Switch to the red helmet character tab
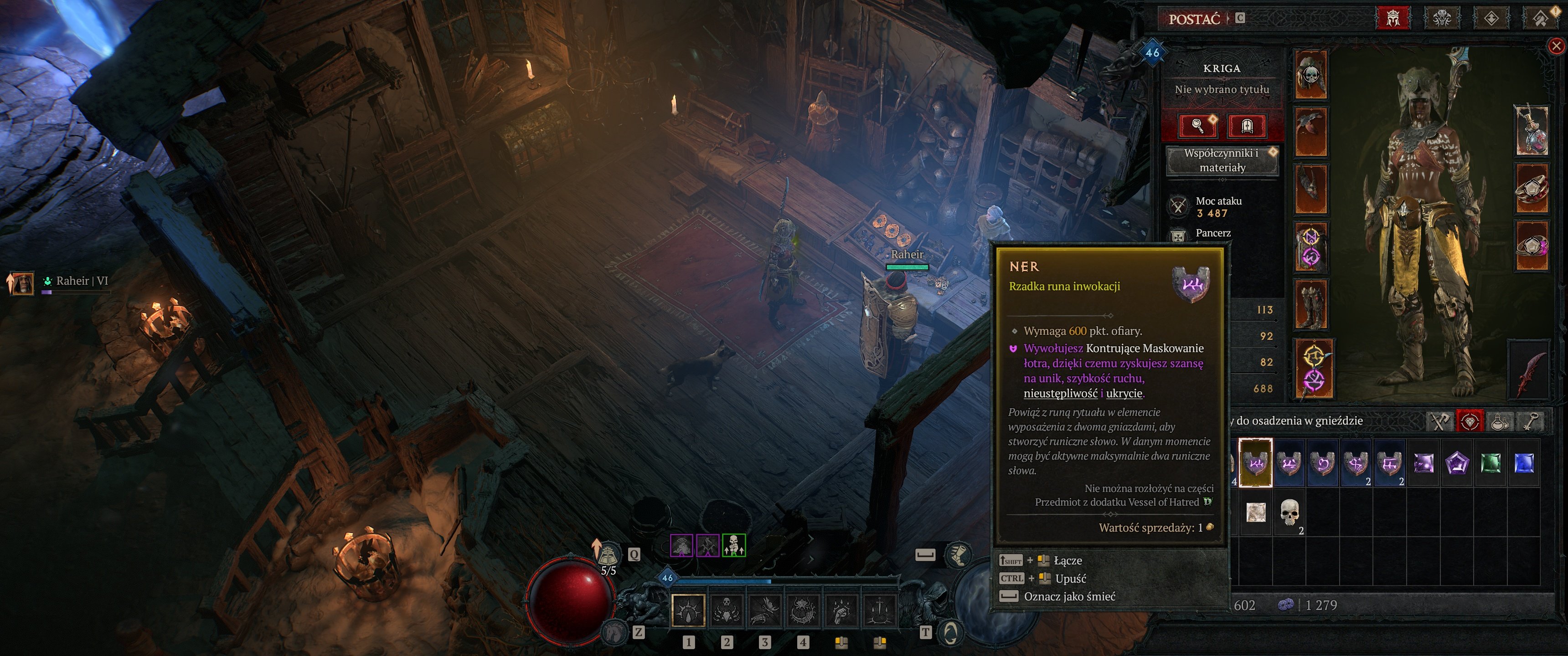 [x=1393, y=18]
